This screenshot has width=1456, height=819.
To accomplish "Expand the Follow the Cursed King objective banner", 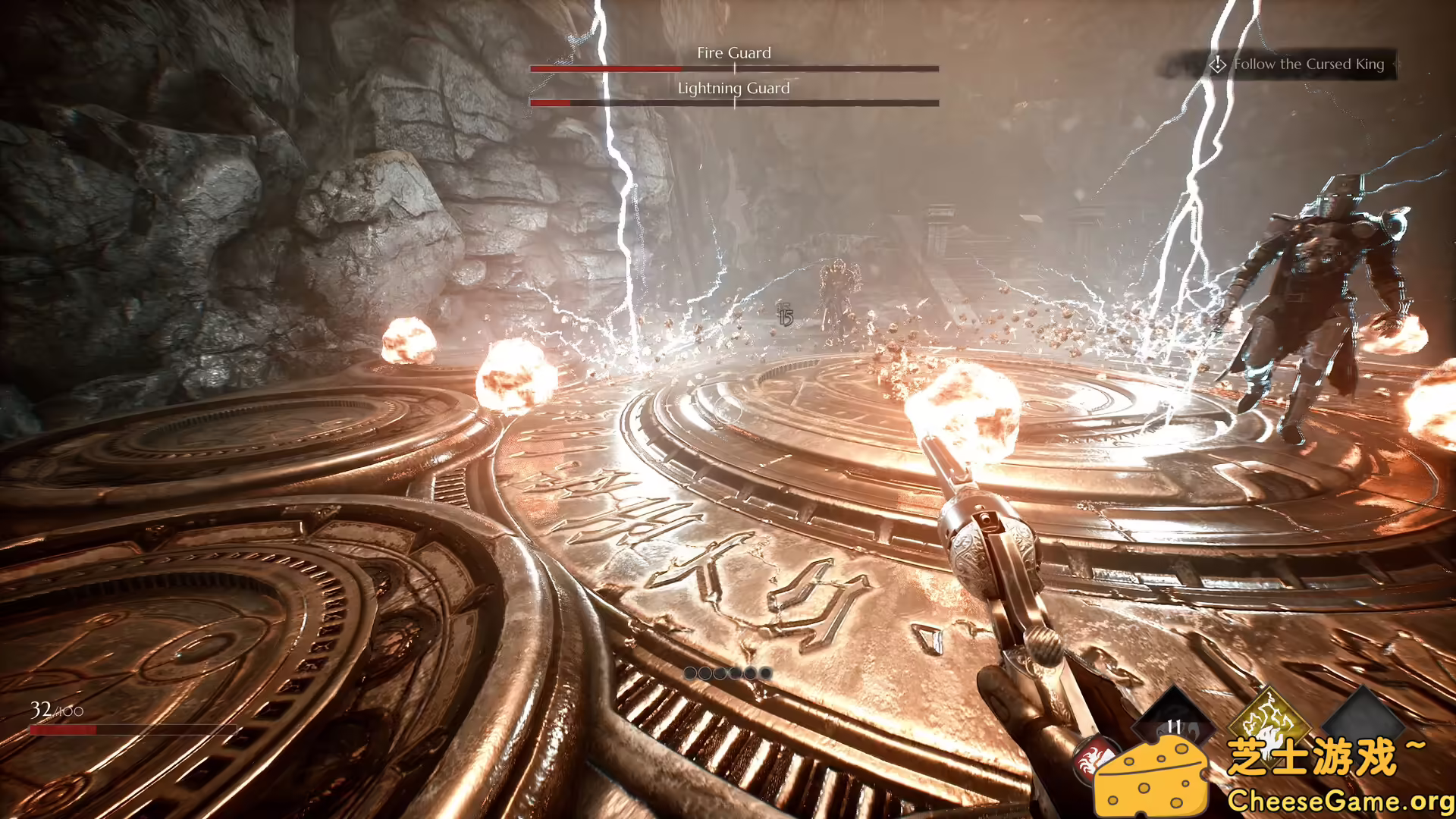I will [x=1310, y=65].
